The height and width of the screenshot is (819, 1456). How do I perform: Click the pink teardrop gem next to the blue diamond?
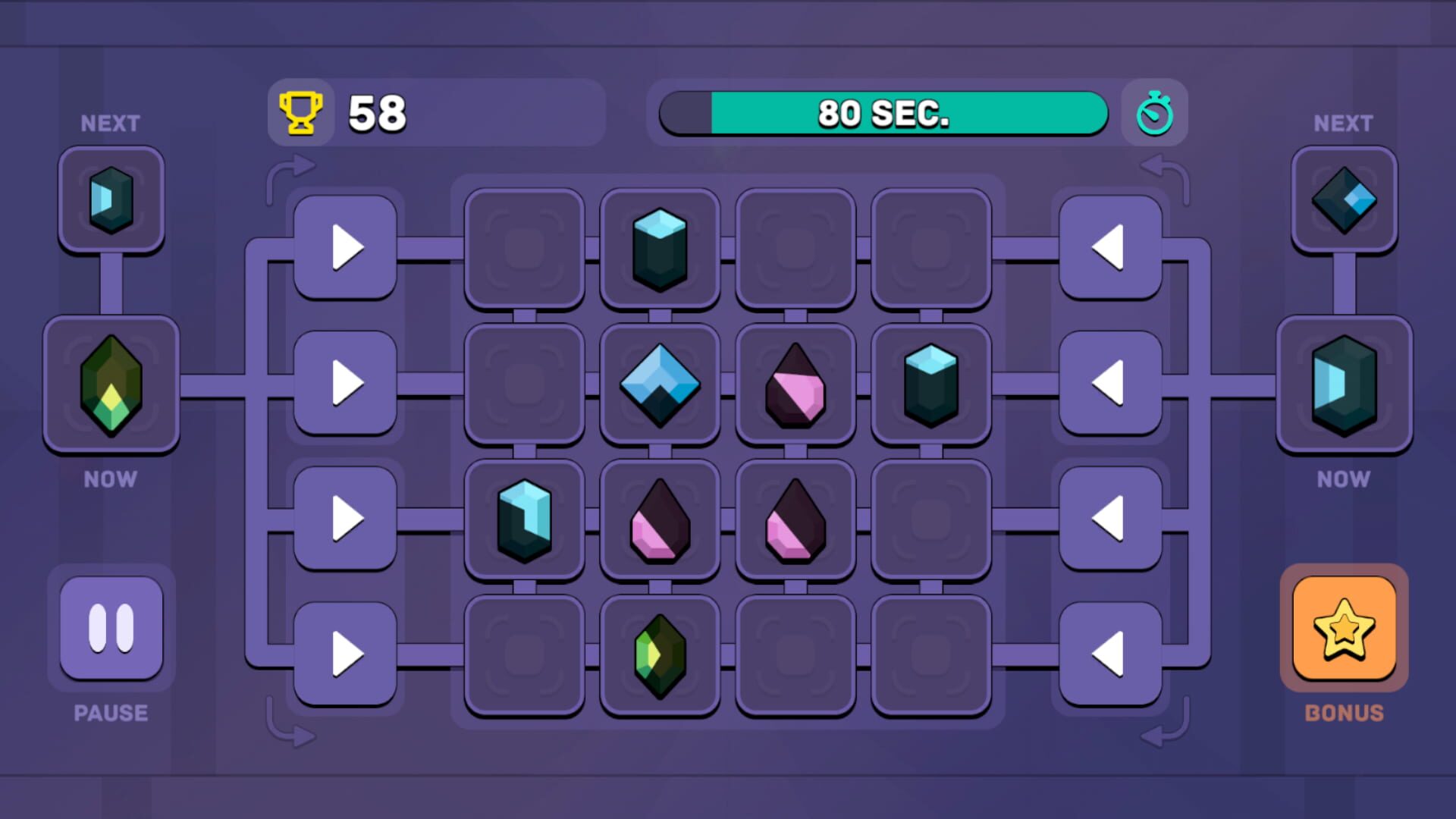pyautogui.click(x=795, y=385)
